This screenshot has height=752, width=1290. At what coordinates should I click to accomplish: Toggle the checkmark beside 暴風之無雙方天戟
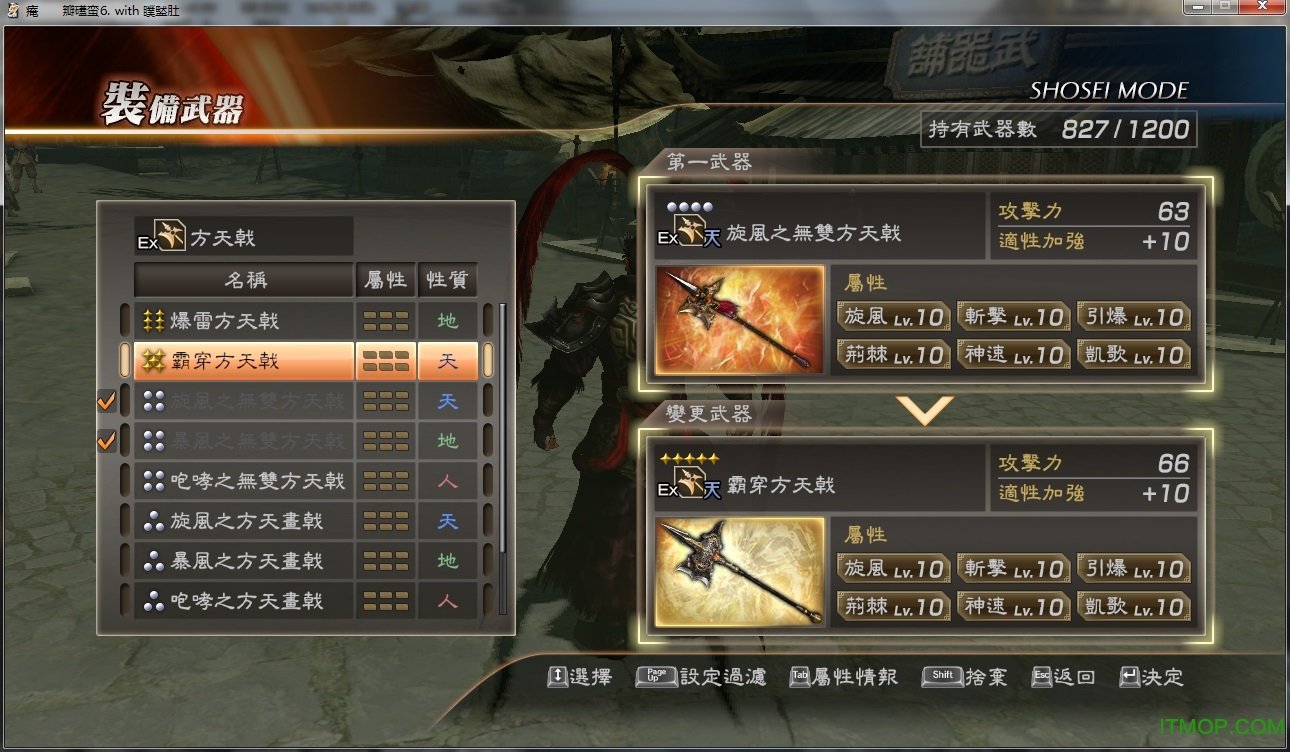[x=106, y=440]
